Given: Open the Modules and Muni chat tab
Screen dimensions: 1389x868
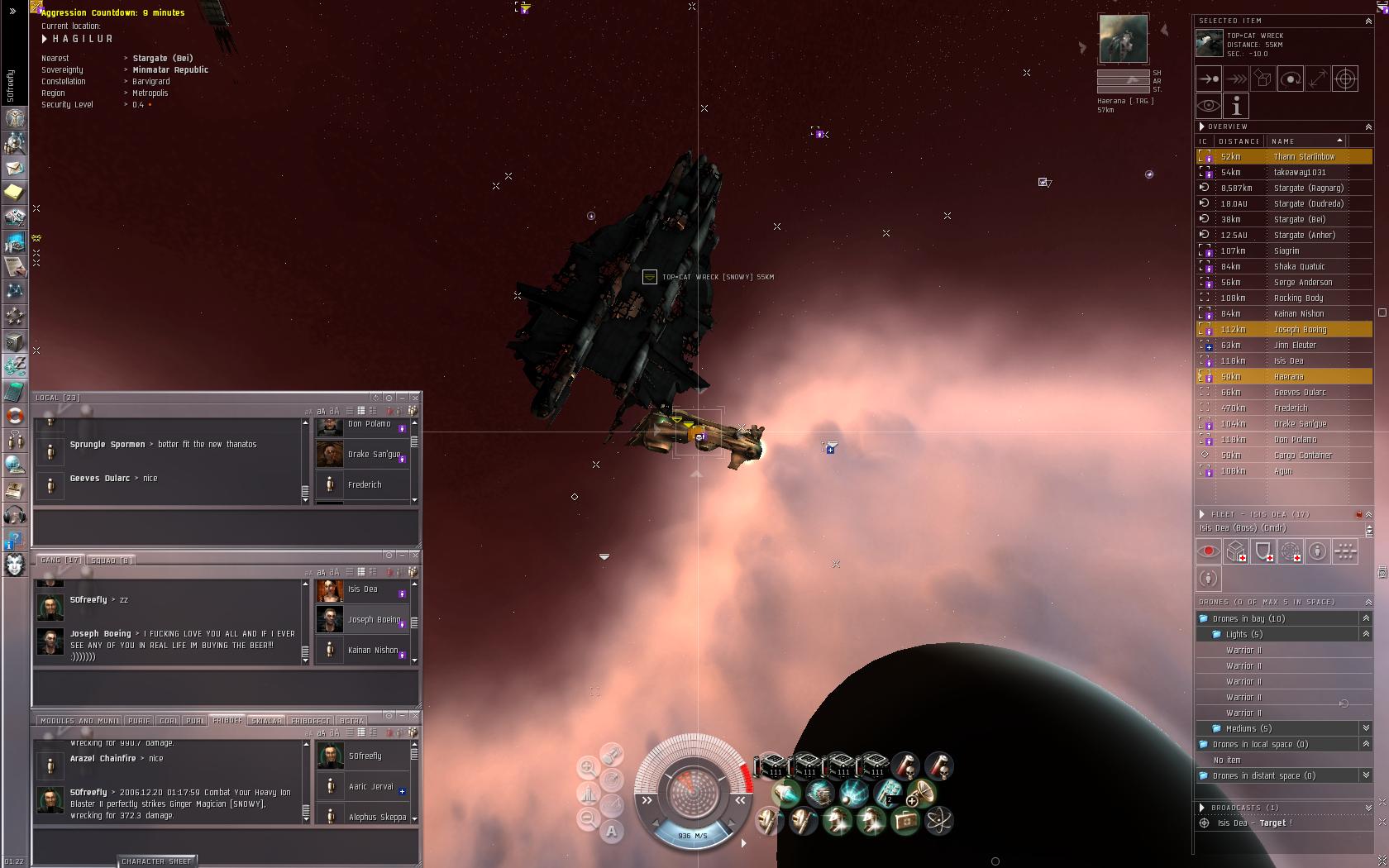Looking at the screenshot, I should [x=79, y=721].
